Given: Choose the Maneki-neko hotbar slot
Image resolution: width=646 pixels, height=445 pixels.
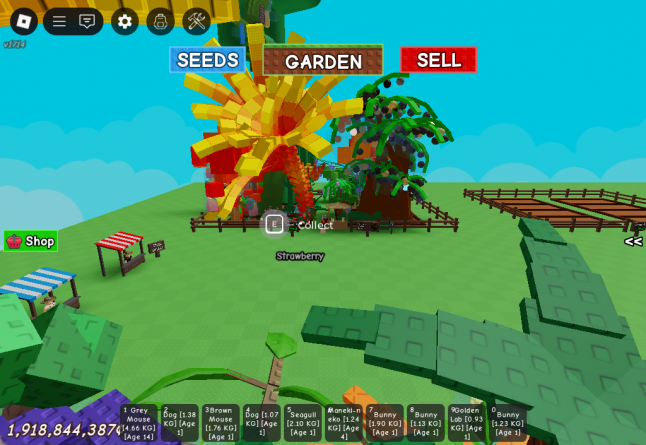Looking at the screenshot, I should pyautogui.click(x=344, y=423).
